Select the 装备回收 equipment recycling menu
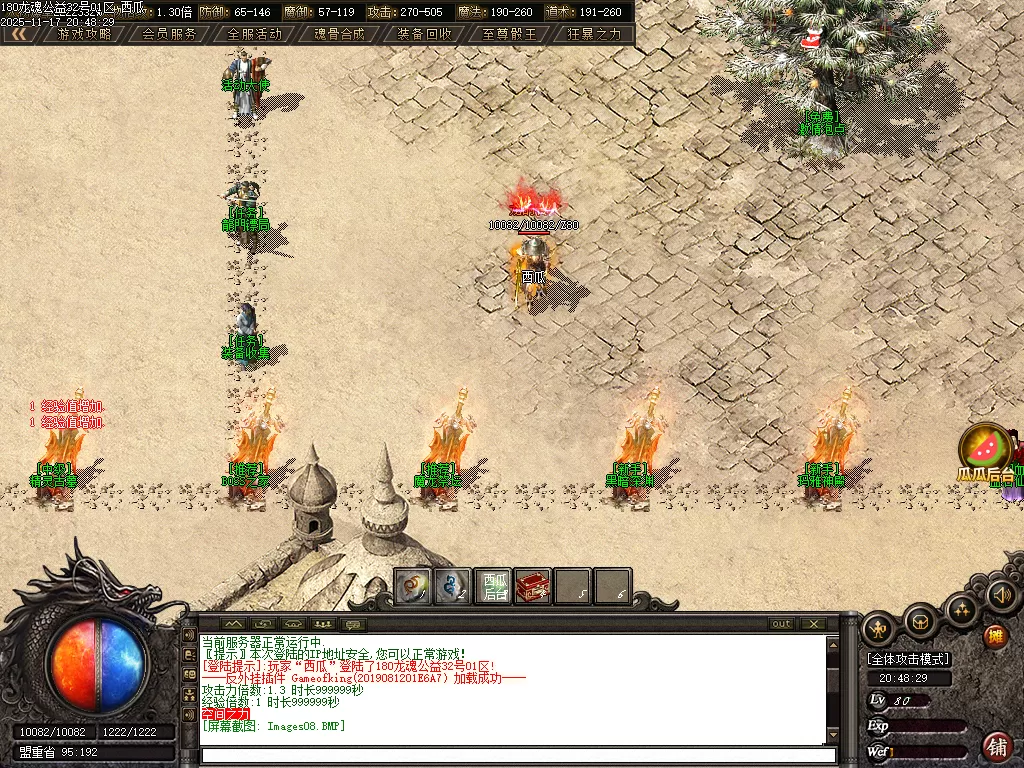 [424, 33]
